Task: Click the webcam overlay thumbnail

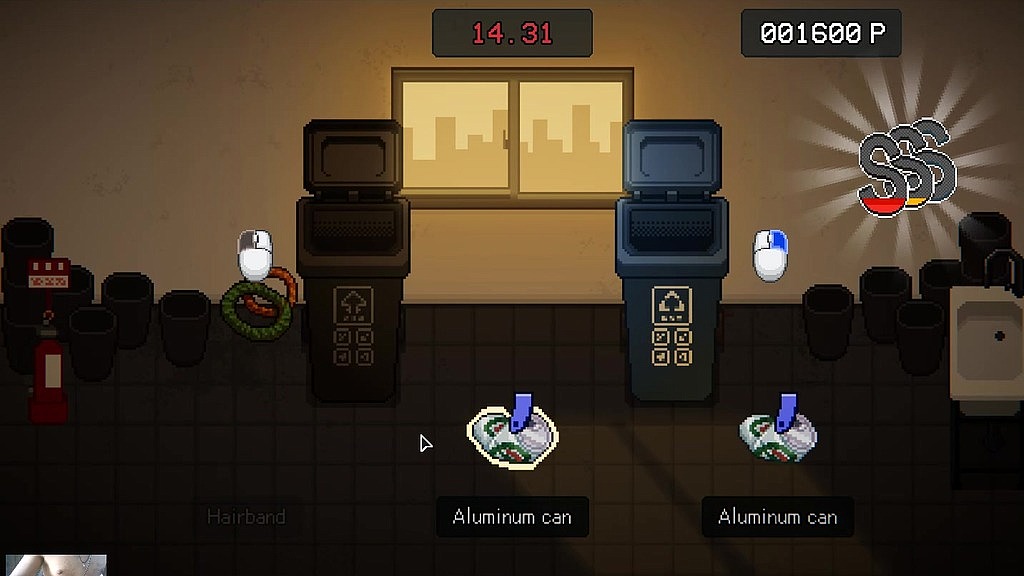Action: (55, 565)
